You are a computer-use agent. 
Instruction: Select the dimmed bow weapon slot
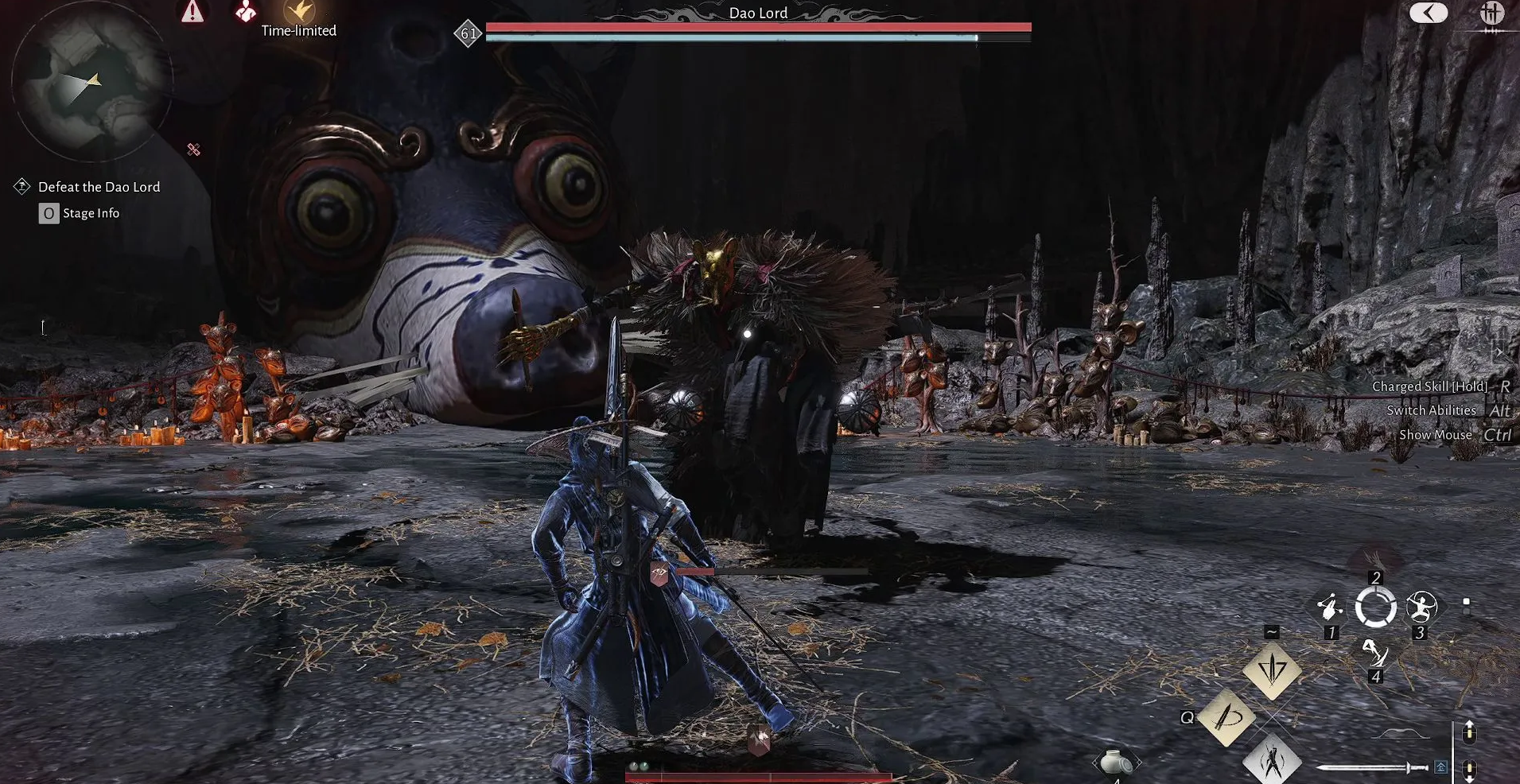[x=1401, y=734]
